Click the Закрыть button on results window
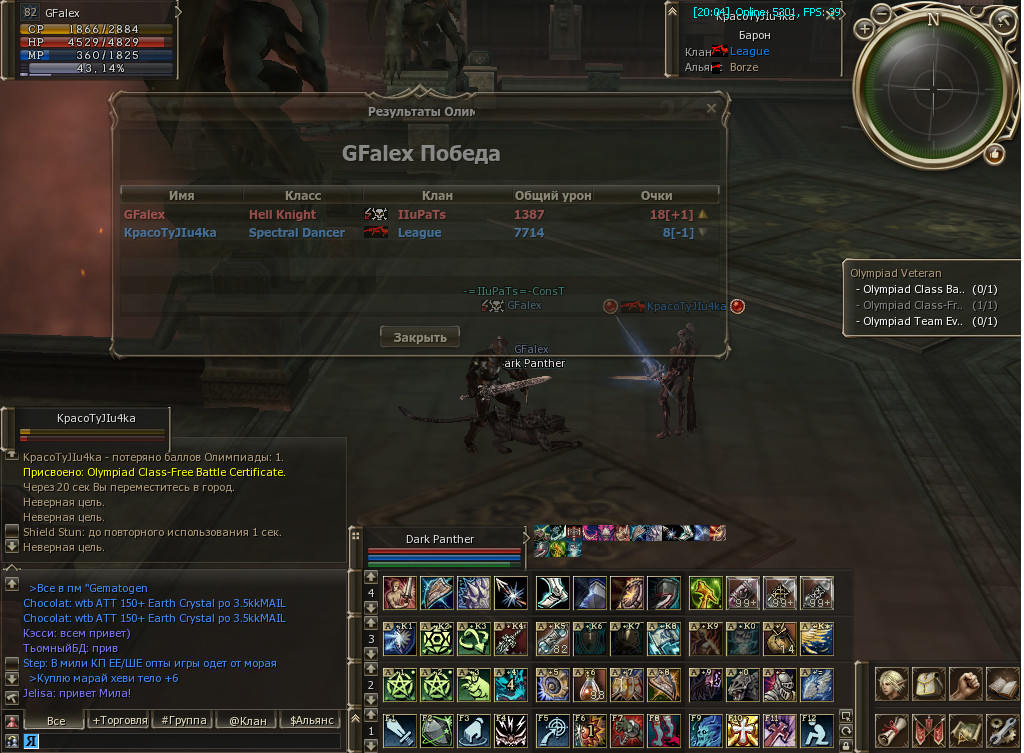 pyautogui.click(x=420, y=337)
